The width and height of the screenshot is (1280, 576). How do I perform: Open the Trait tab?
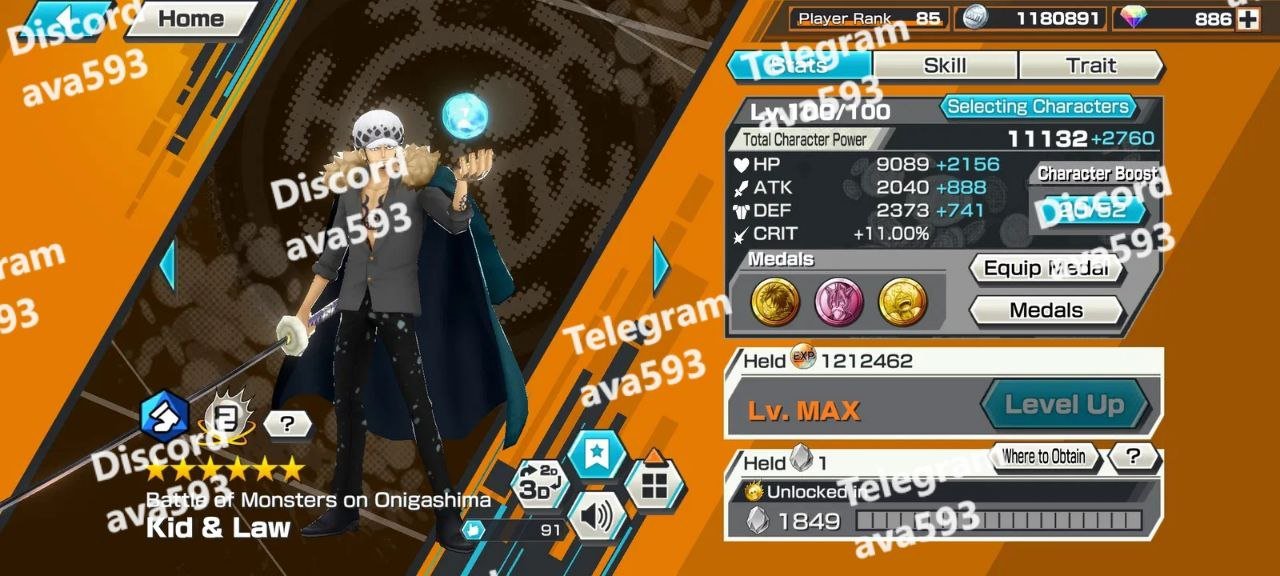(1090, 66)
